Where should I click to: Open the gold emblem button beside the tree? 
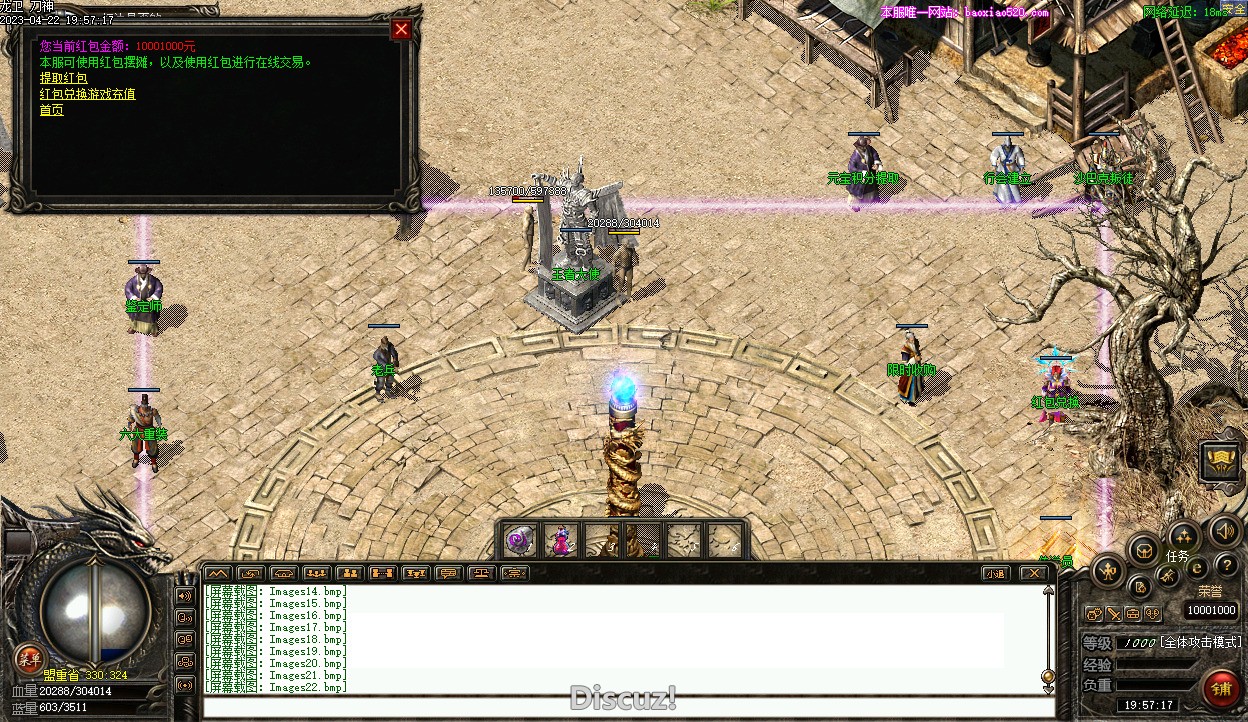(x=1219, y=461)
